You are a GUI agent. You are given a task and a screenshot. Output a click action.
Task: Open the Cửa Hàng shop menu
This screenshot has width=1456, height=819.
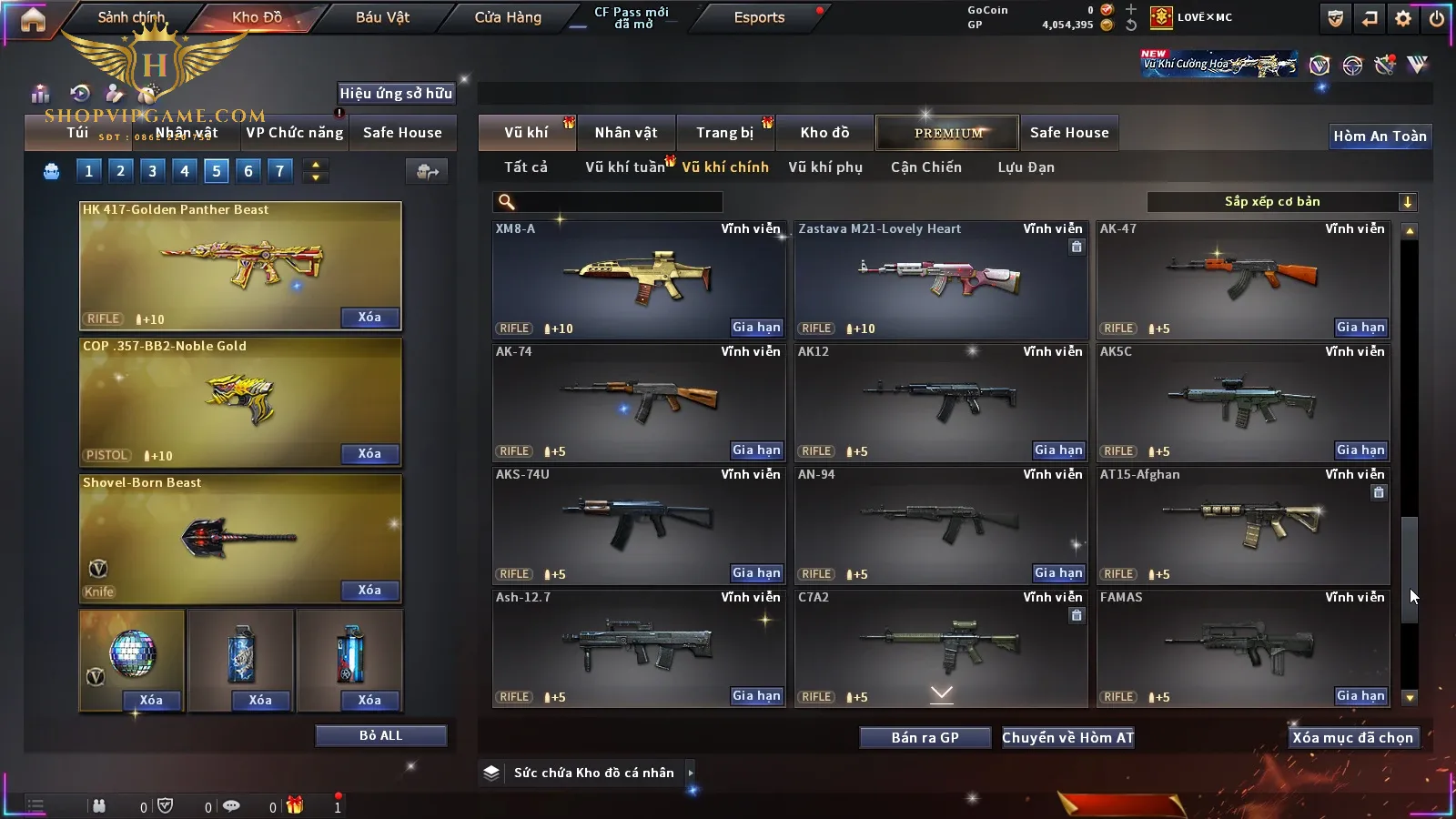tap(508, 17)
